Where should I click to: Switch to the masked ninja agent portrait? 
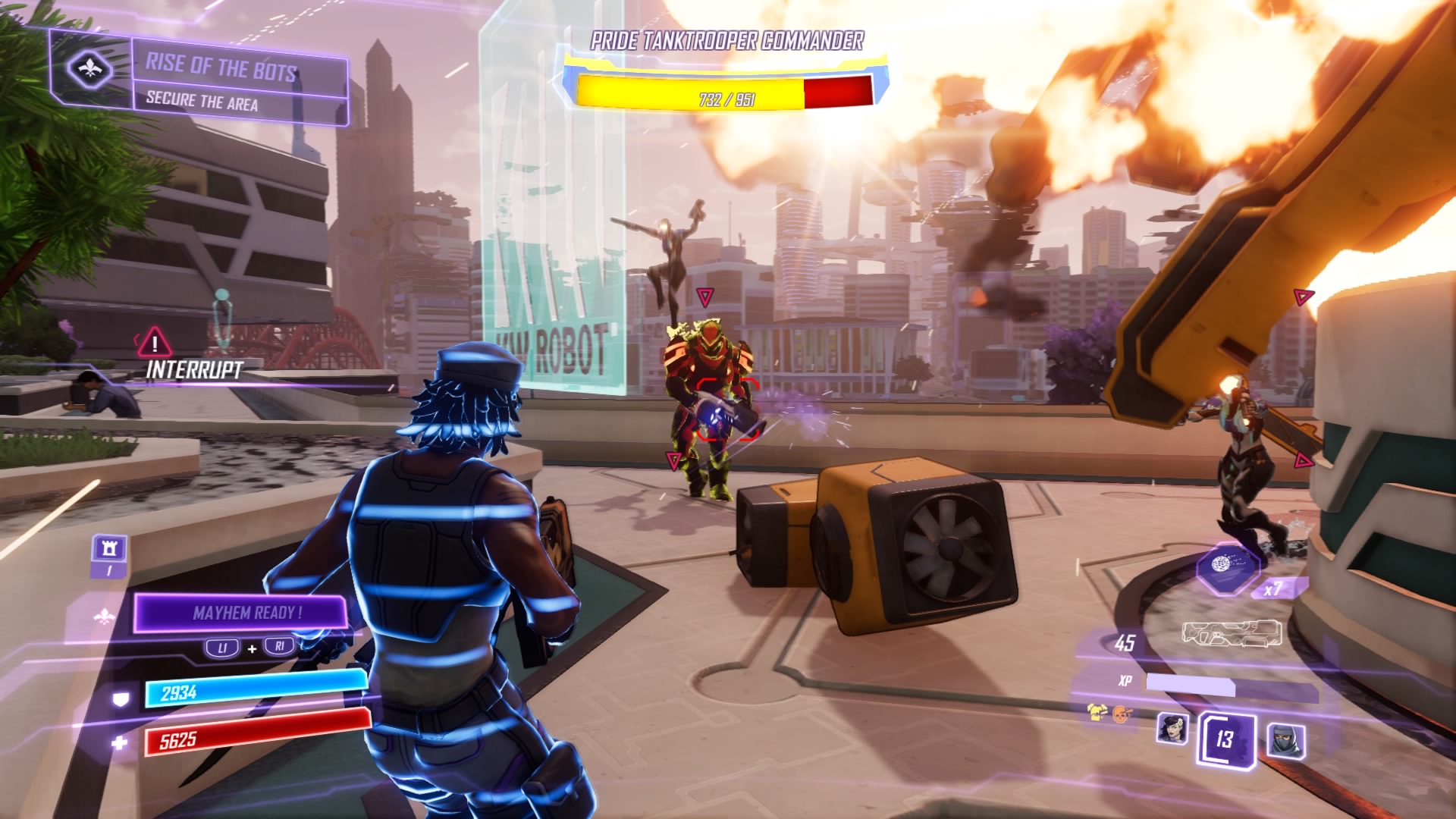pos(1286,739)
